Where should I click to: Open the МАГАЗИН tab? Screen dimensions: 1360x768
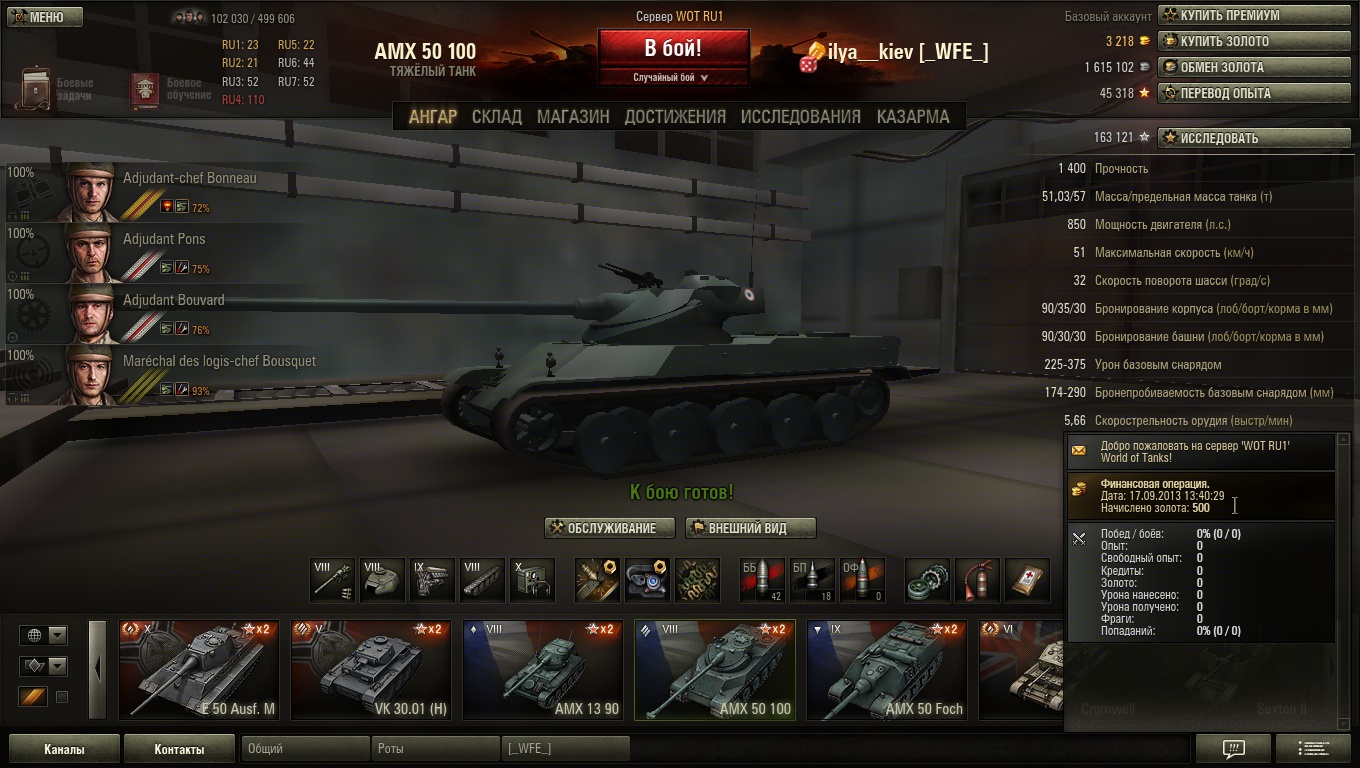573,117
